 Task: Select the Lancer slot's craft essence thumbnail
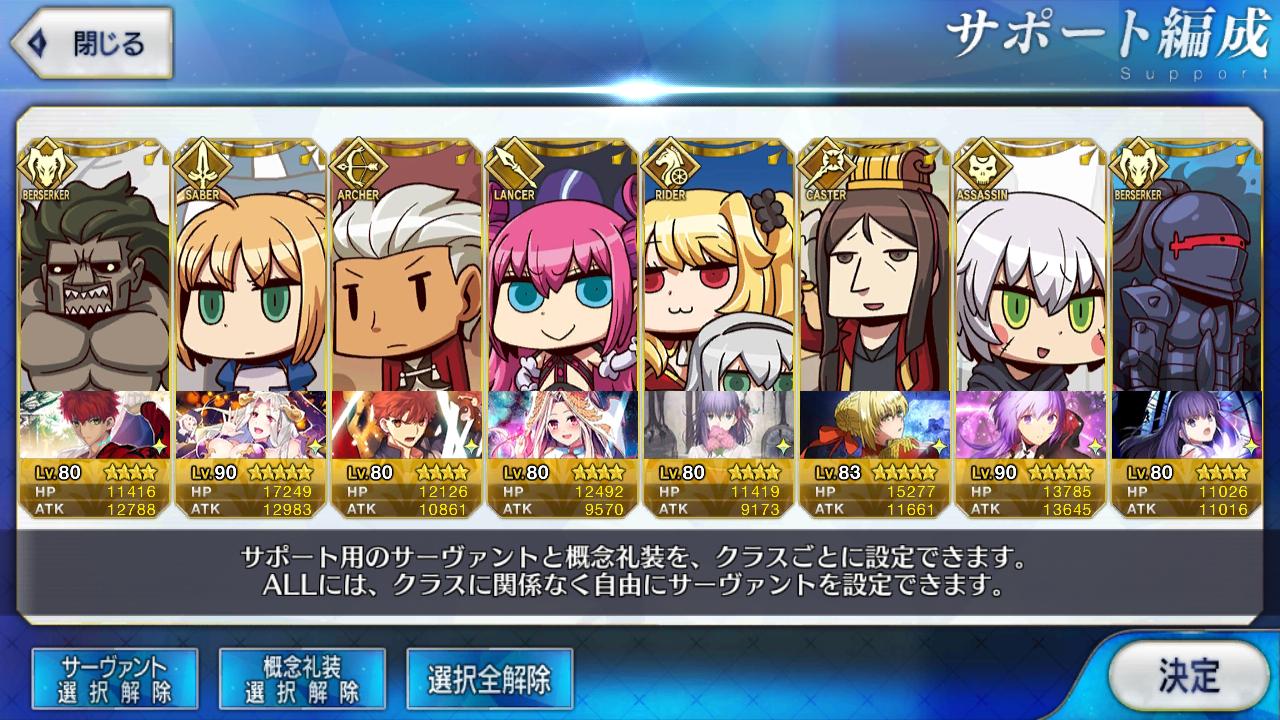[562, 424]
